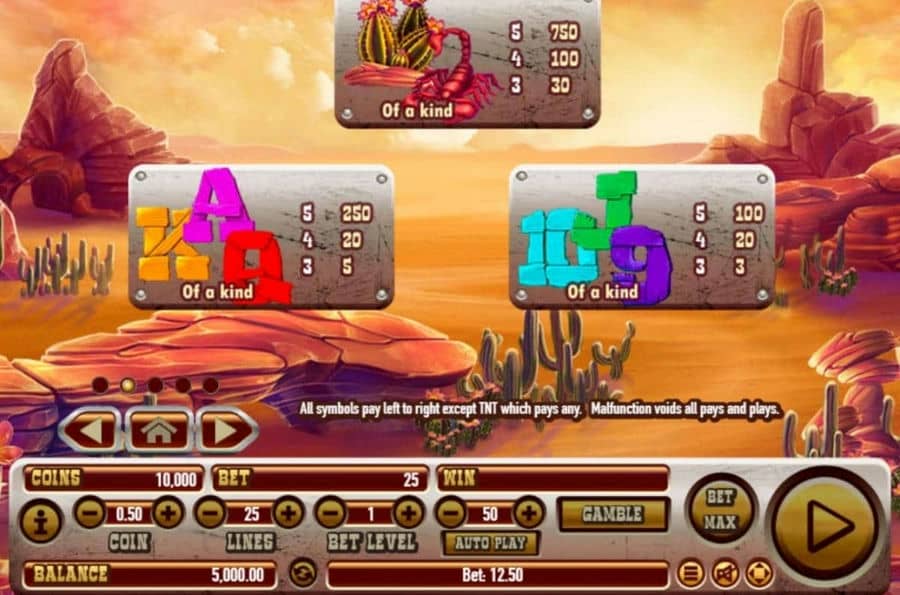The image size is (900, 595).
Task: Add more lines
Action: pyautogui.click(x=288, y=513)
